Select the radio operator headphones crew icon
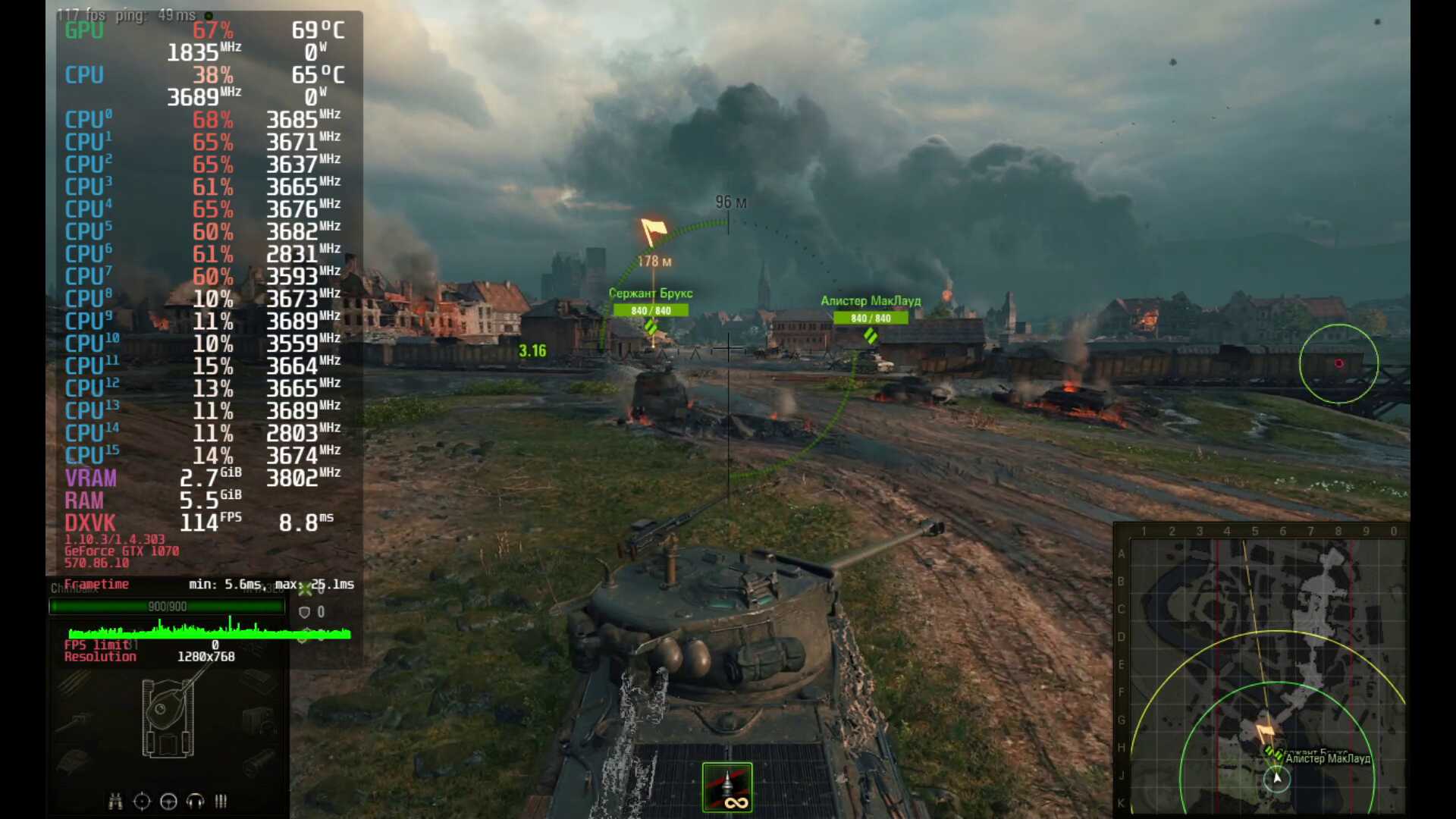 [195, 802]
